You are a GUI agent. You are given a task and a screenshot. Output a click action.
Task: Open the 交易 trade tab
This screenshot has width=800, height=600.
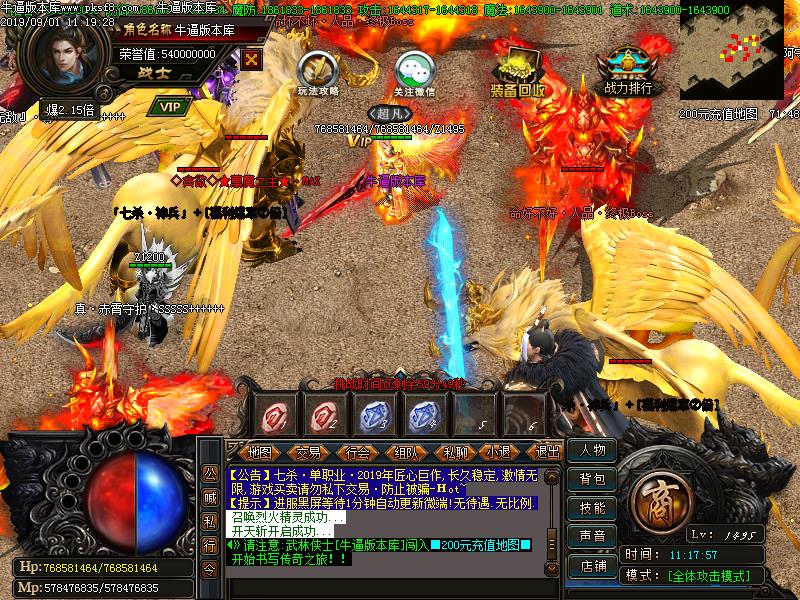[x=309, y=452]
